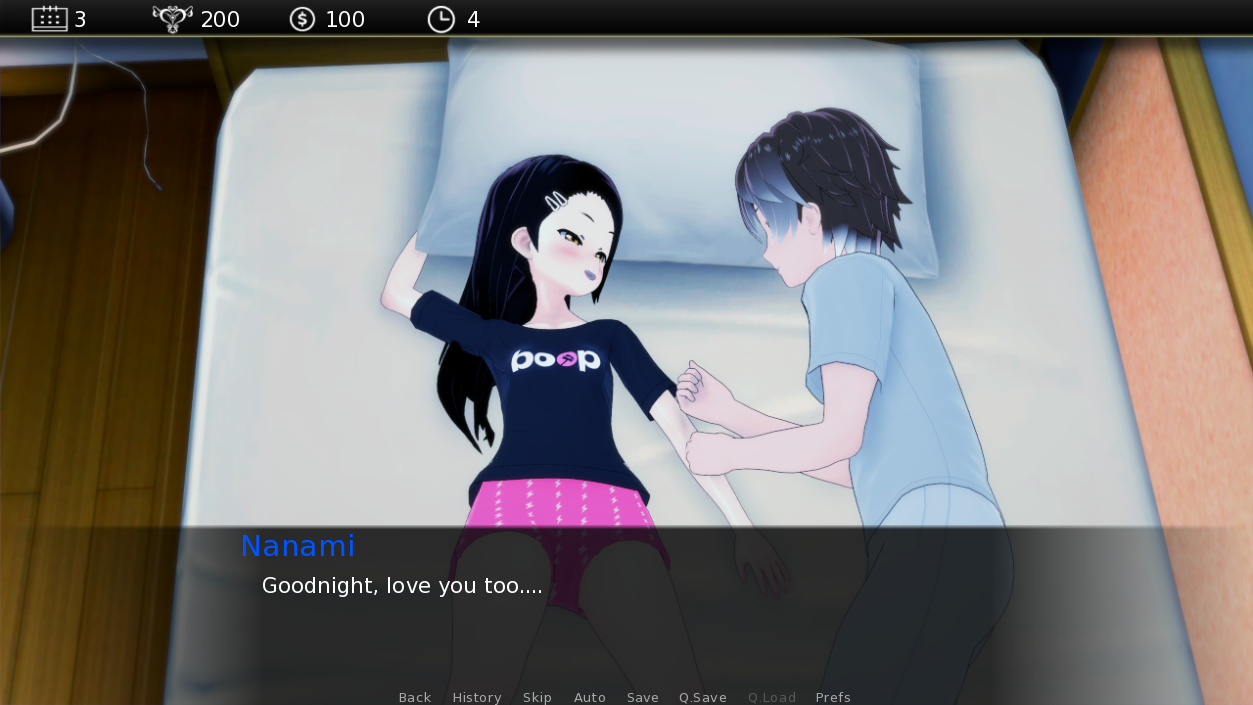The height and width of the screenshot is (705, 1253).
Task: Open Prefs settings
Action: point(833,697)
